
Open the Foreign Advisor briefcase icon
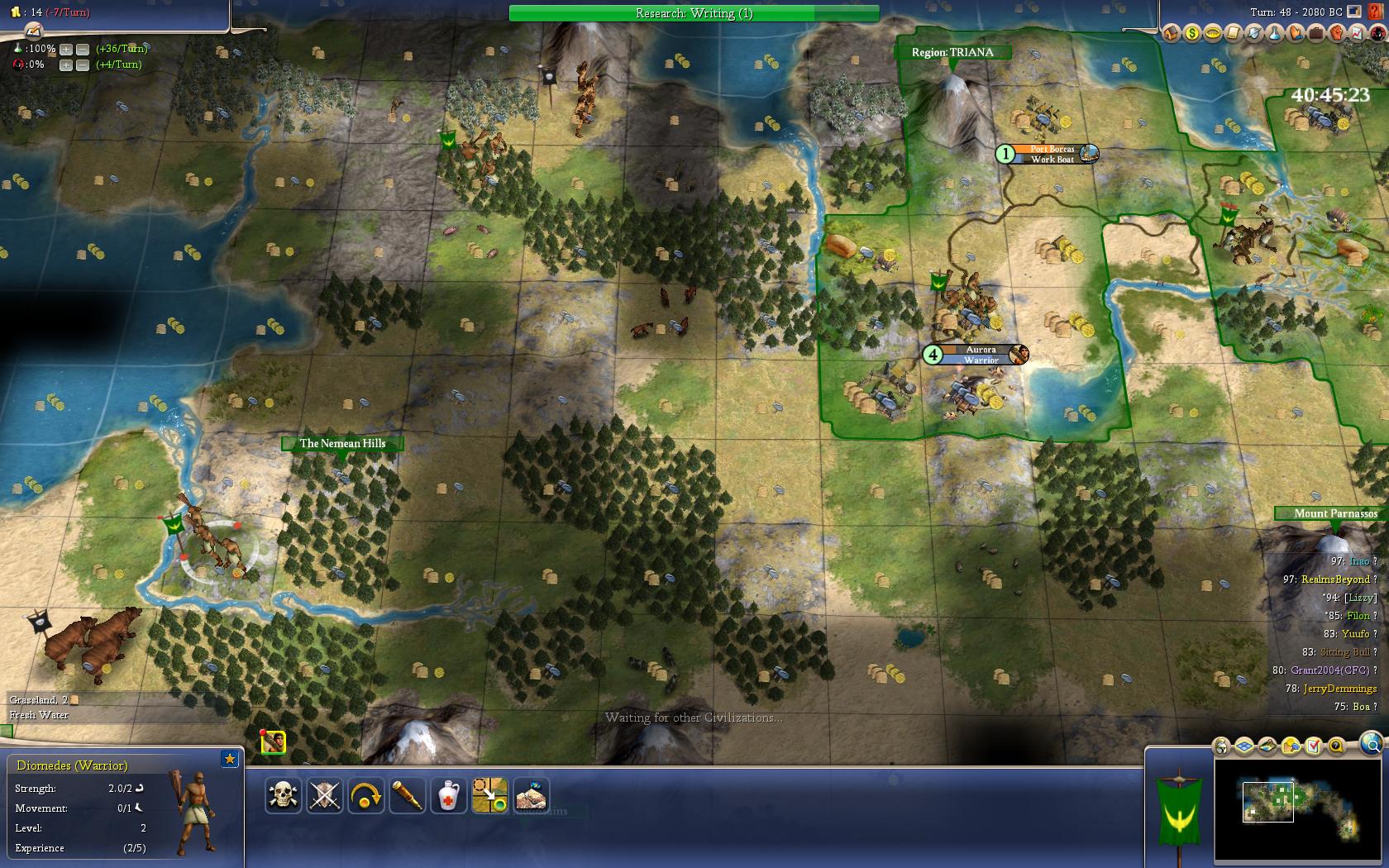(x=1315, y=33)
